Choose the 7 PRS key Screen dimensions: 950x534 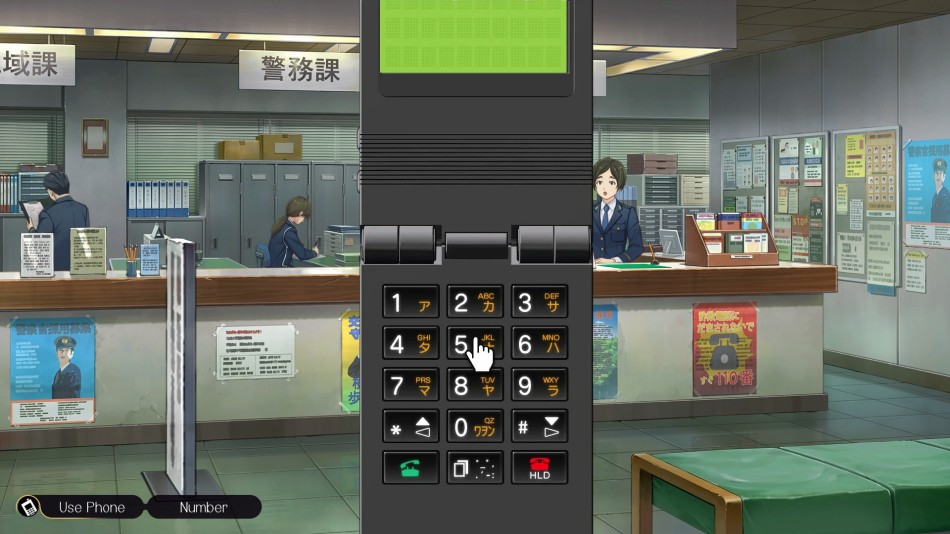(411, 385)
